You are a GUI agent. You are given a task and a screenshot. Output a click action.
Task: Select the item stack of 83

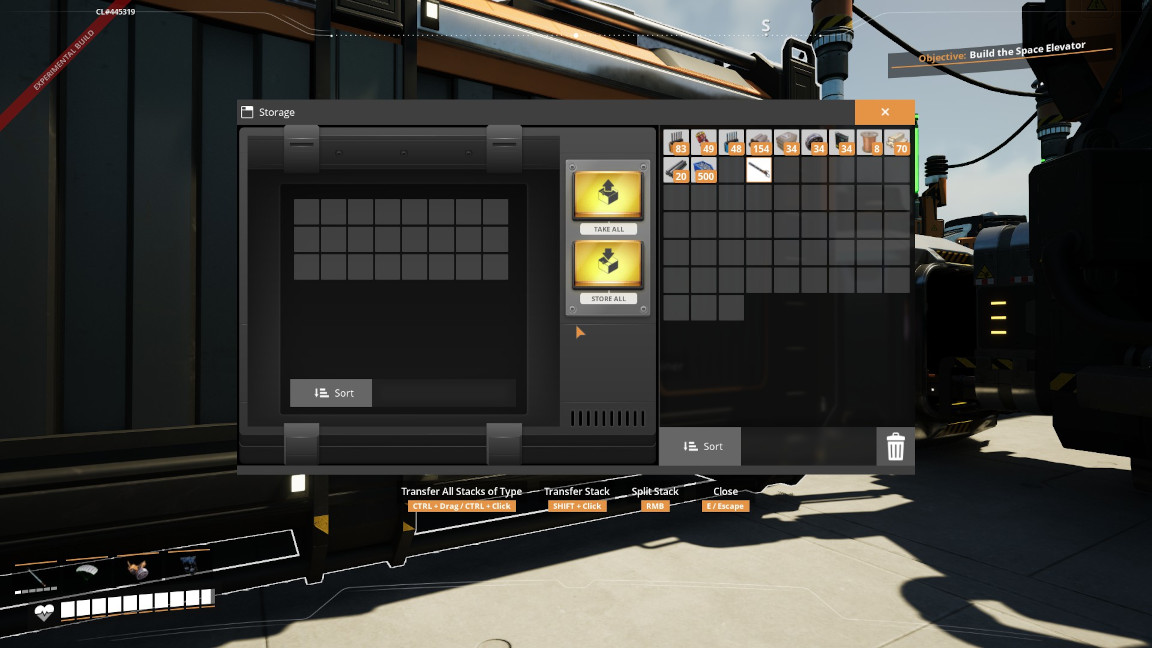pyautogui.click(x=676, y=142)
